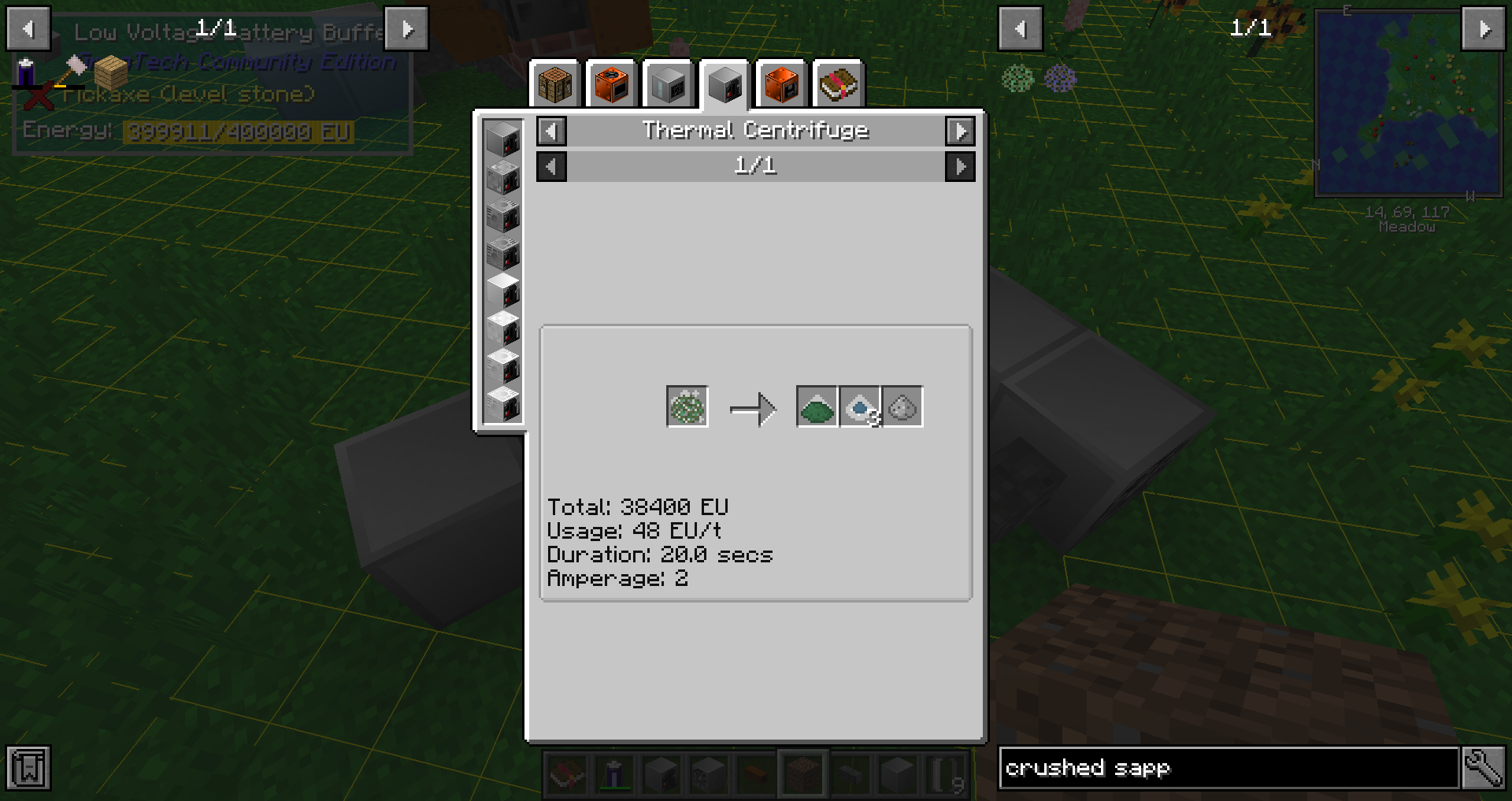This screenshot has height=801, width=1512.
Task: Switch to the book of info tab
Action: (837, 83)
